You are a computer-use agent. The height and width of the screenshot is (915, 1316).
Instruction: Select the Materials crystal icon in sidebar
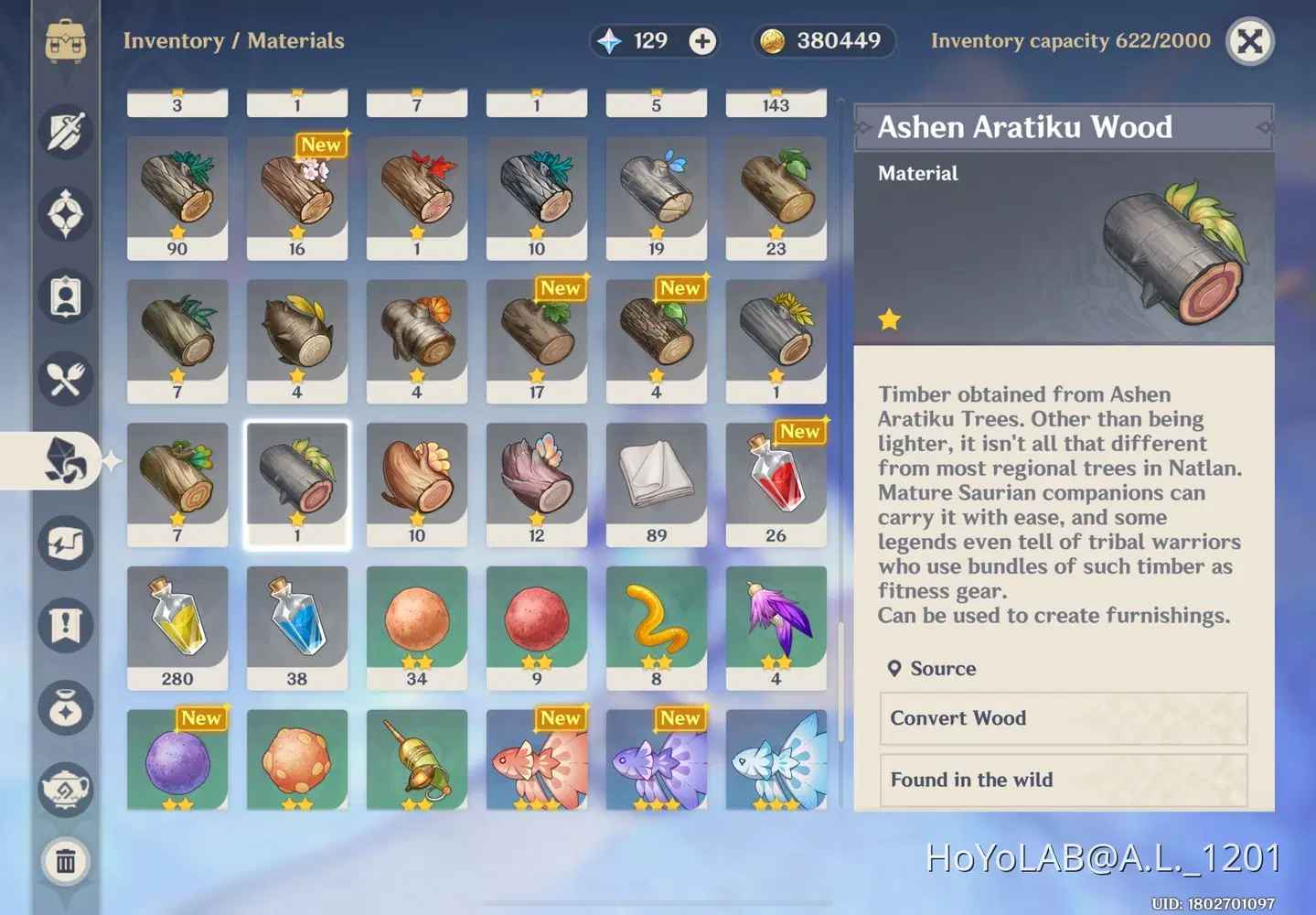pyautogui.click(x=64, y=462)
